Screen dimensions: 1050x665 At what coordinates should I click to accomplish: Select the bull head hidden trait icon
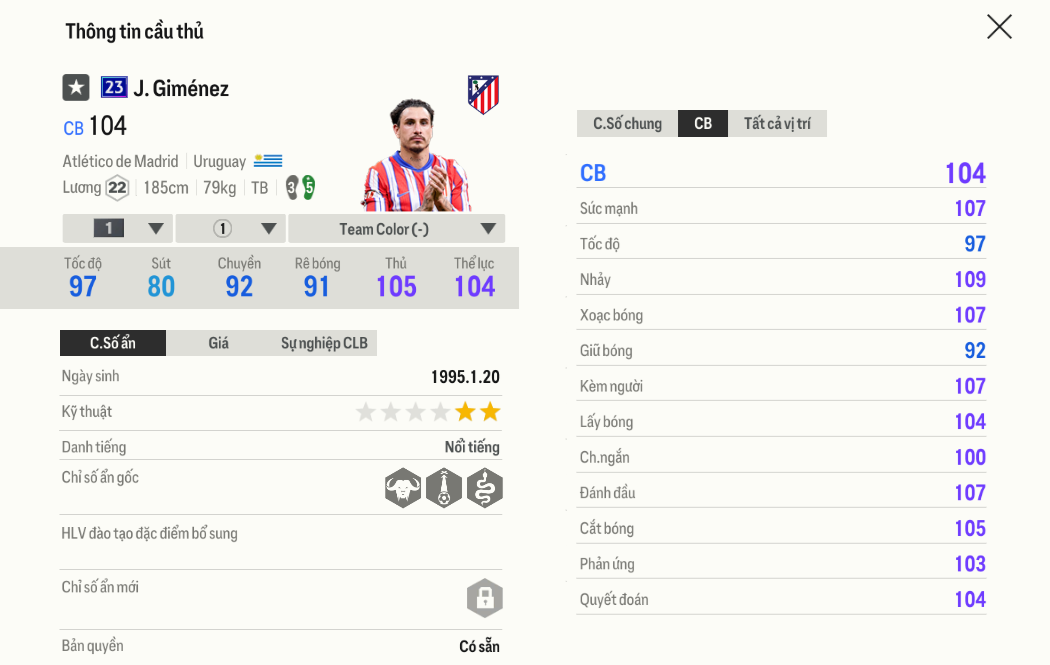pos(403,488)
